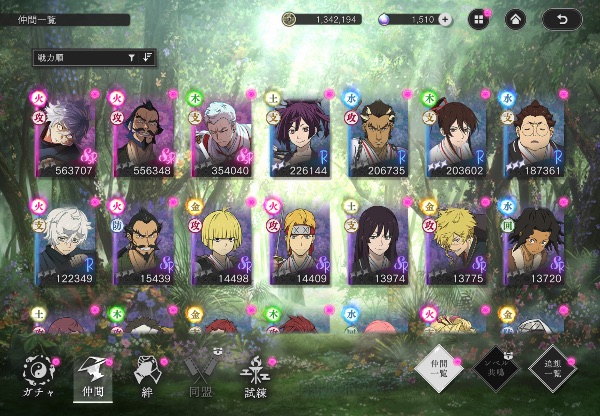The image size is (600, 416).
Task: Click the back arrow button
Action: (x=562, y=19)
